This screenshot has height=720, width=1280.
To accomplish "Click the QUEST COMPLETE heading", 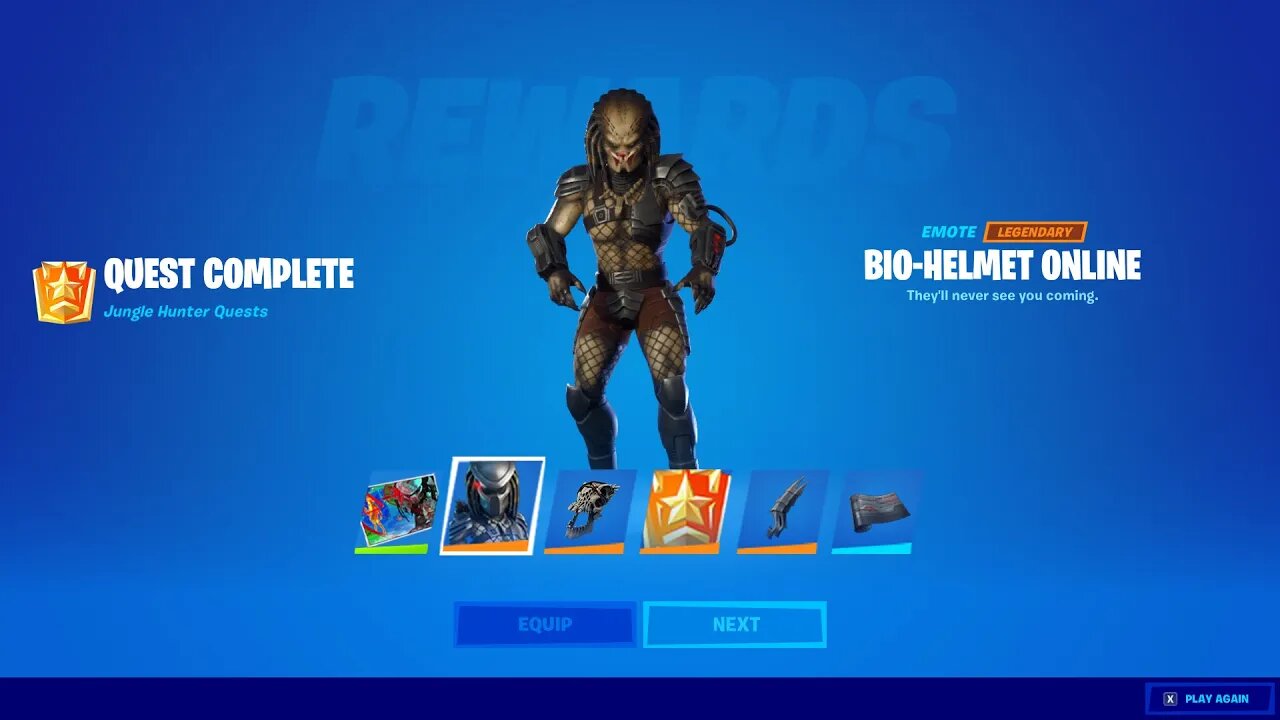I will pos(228,275).
